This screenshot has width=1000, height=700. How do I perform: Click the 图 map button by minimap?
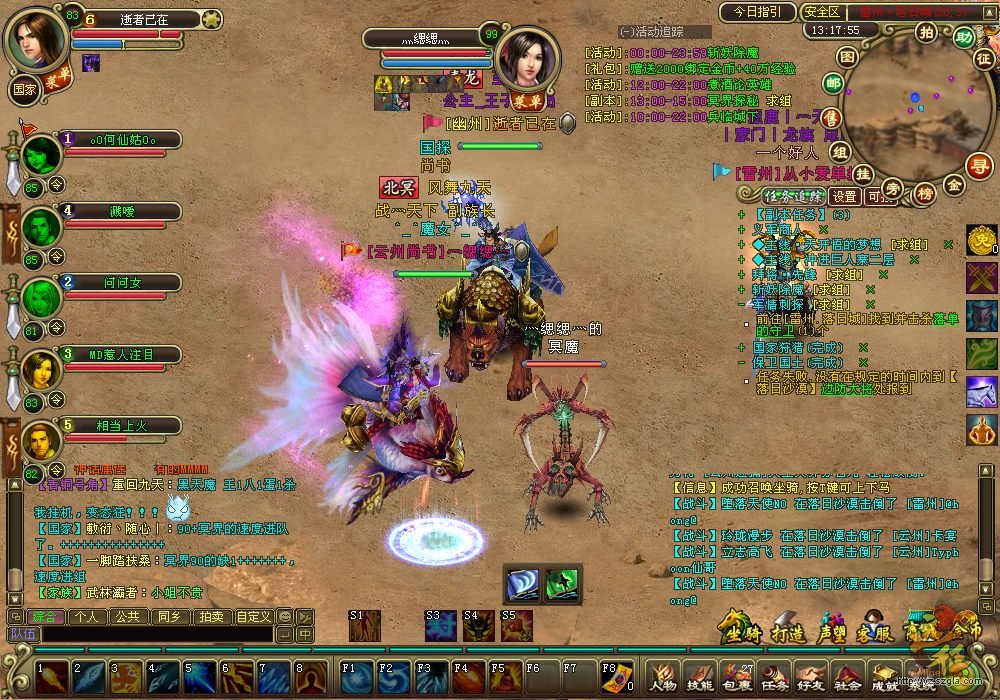click(847, 57)
